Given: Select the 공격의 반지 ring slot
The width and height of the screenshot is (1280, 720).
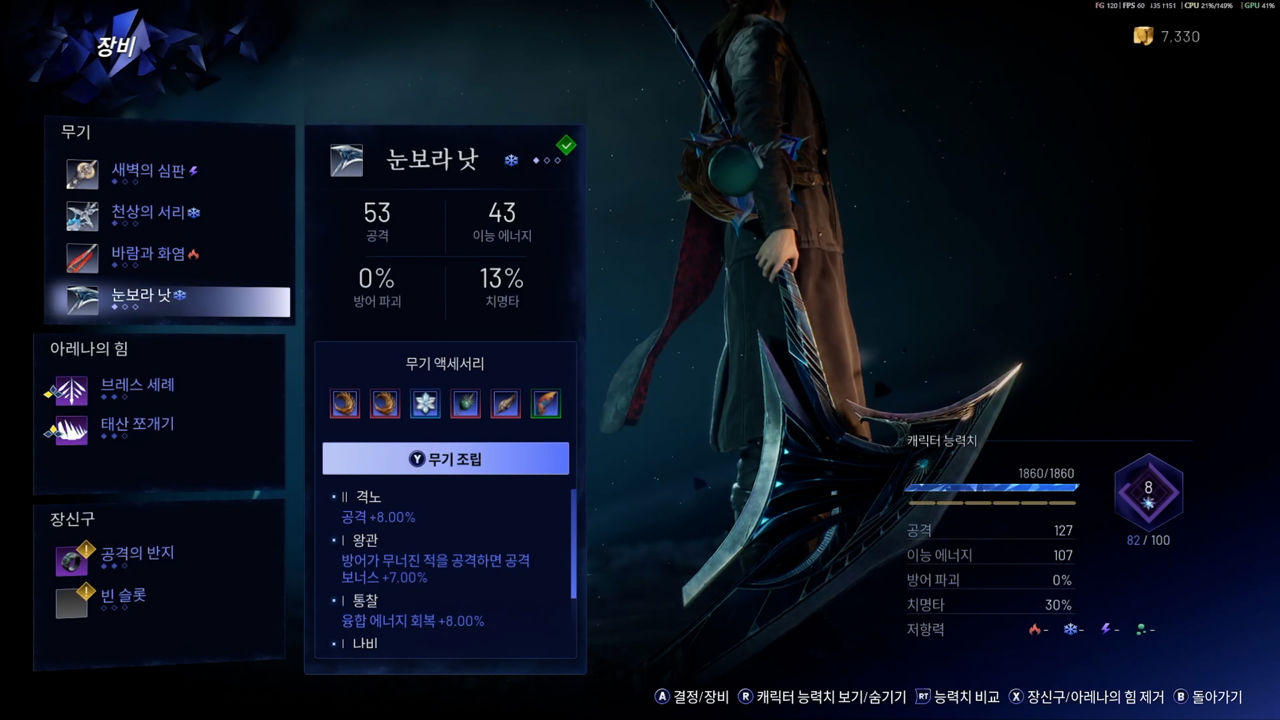Looking at the screenshot, I should (137, 555).
